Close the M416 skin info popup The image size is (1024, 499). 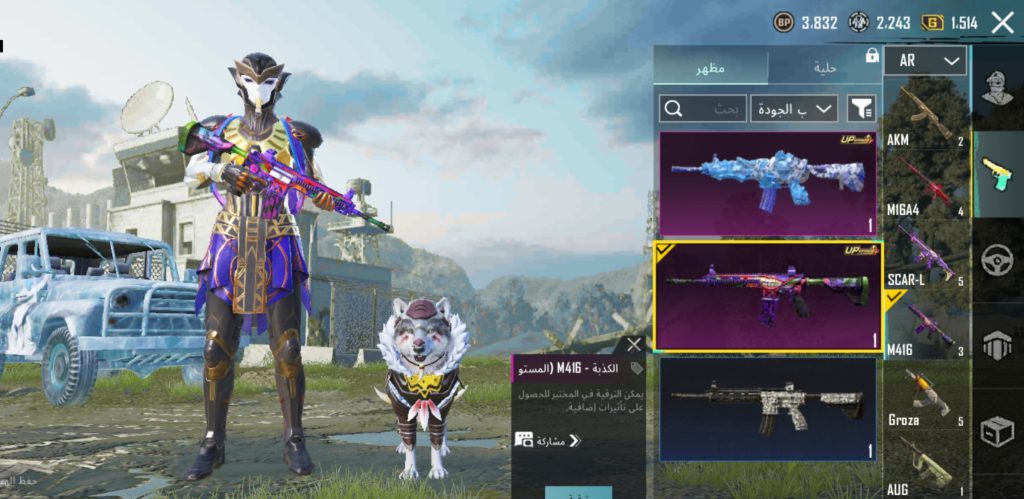pos(632,345)
